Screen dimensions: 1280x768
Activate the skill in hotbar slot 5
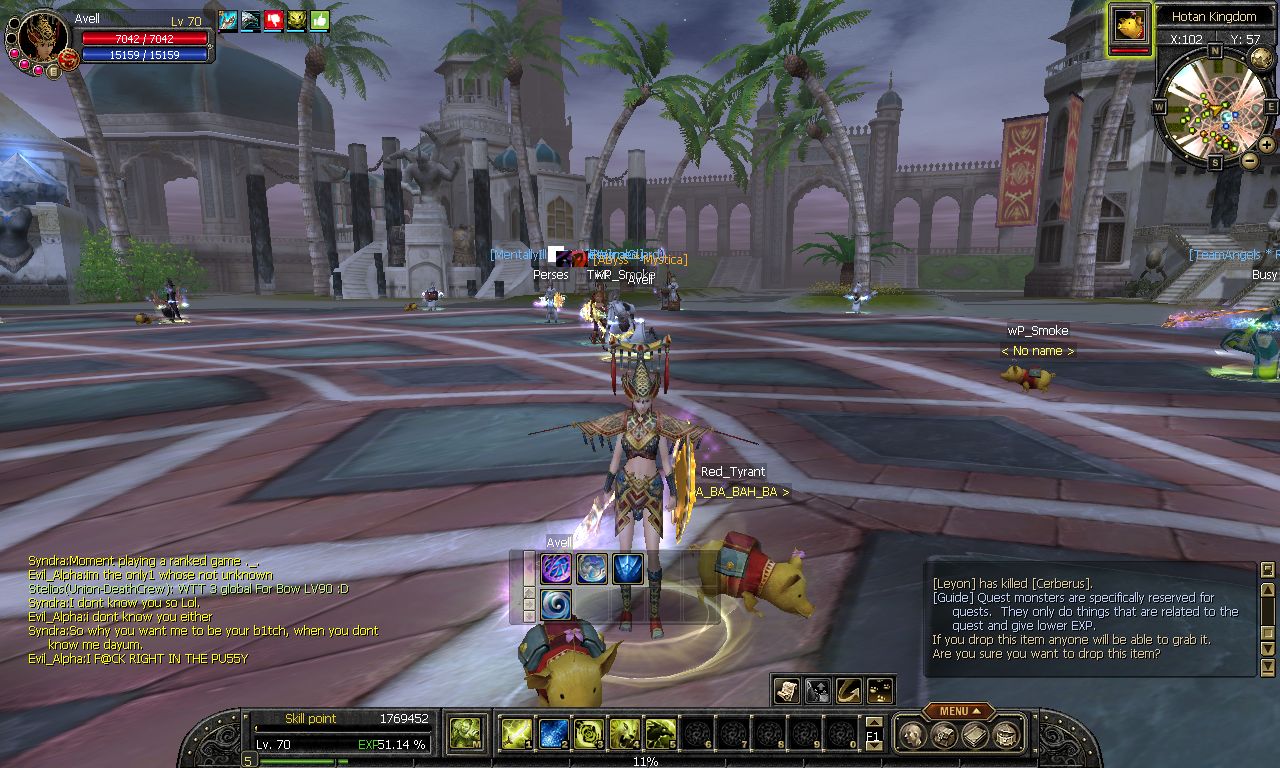(660, 734)
